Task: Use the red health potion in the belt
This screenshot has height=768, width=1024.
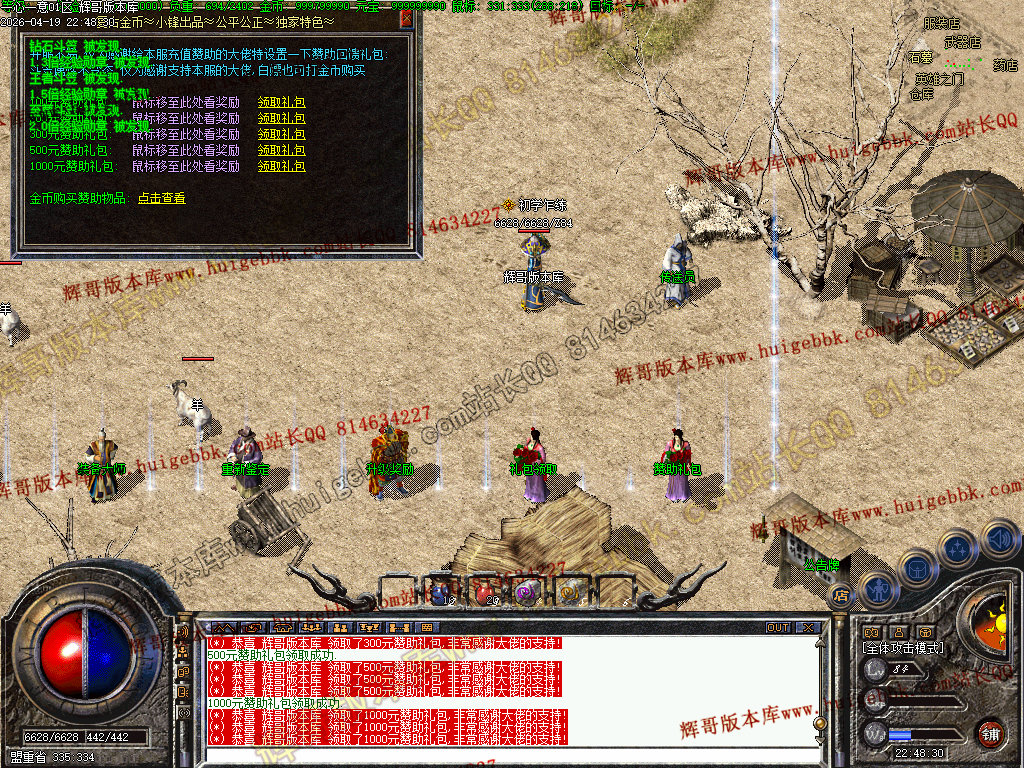Action: click(485, 592)
